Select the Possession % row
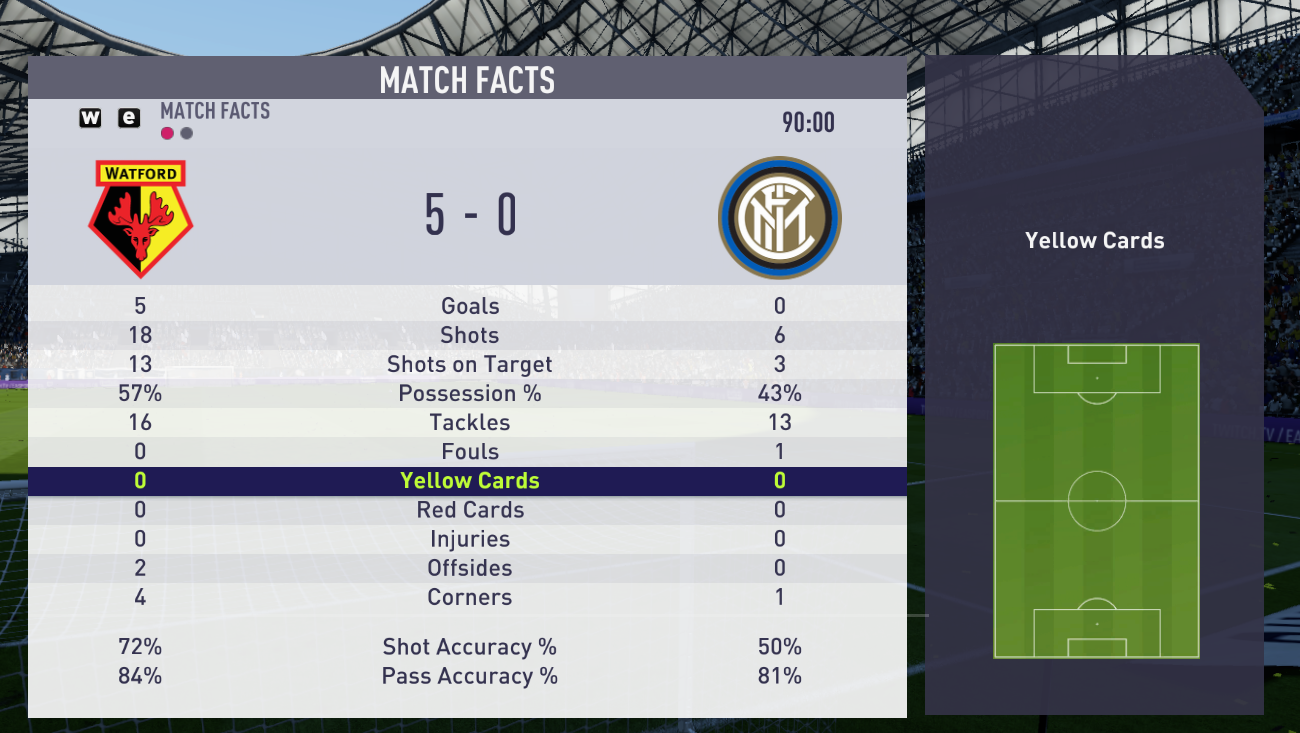The image size is (1300, 733). click(469, 393)
